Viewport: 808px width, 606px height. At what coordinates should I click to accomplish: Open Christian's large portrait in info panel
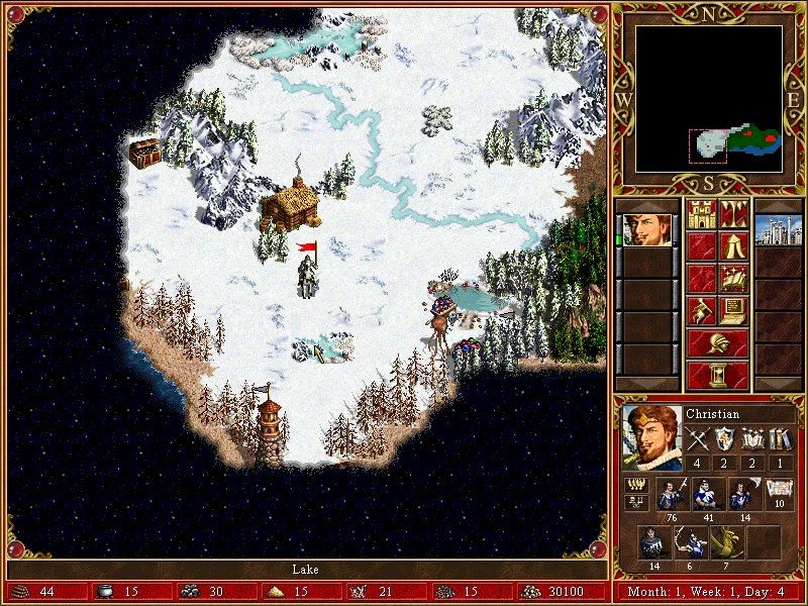tap(652, 437)
